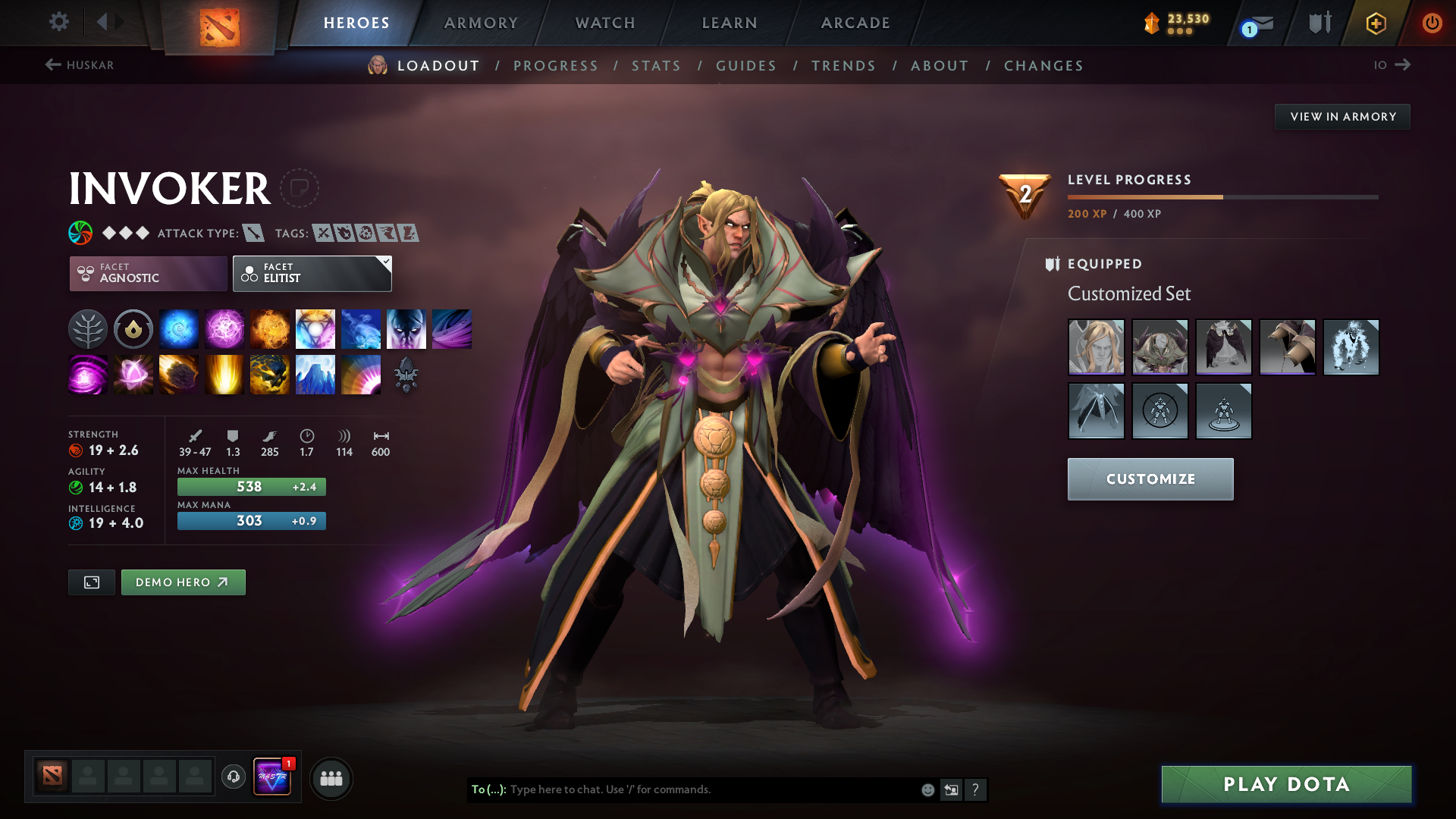
Task: Open the emoticon picker in chat
Action: pos(927,789)
